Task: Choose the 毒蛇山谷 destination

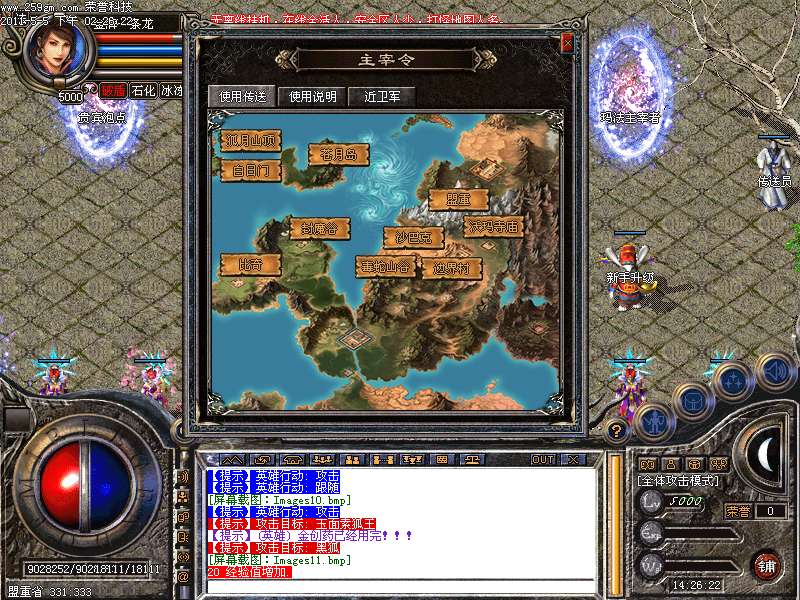Action: (385, 267)
